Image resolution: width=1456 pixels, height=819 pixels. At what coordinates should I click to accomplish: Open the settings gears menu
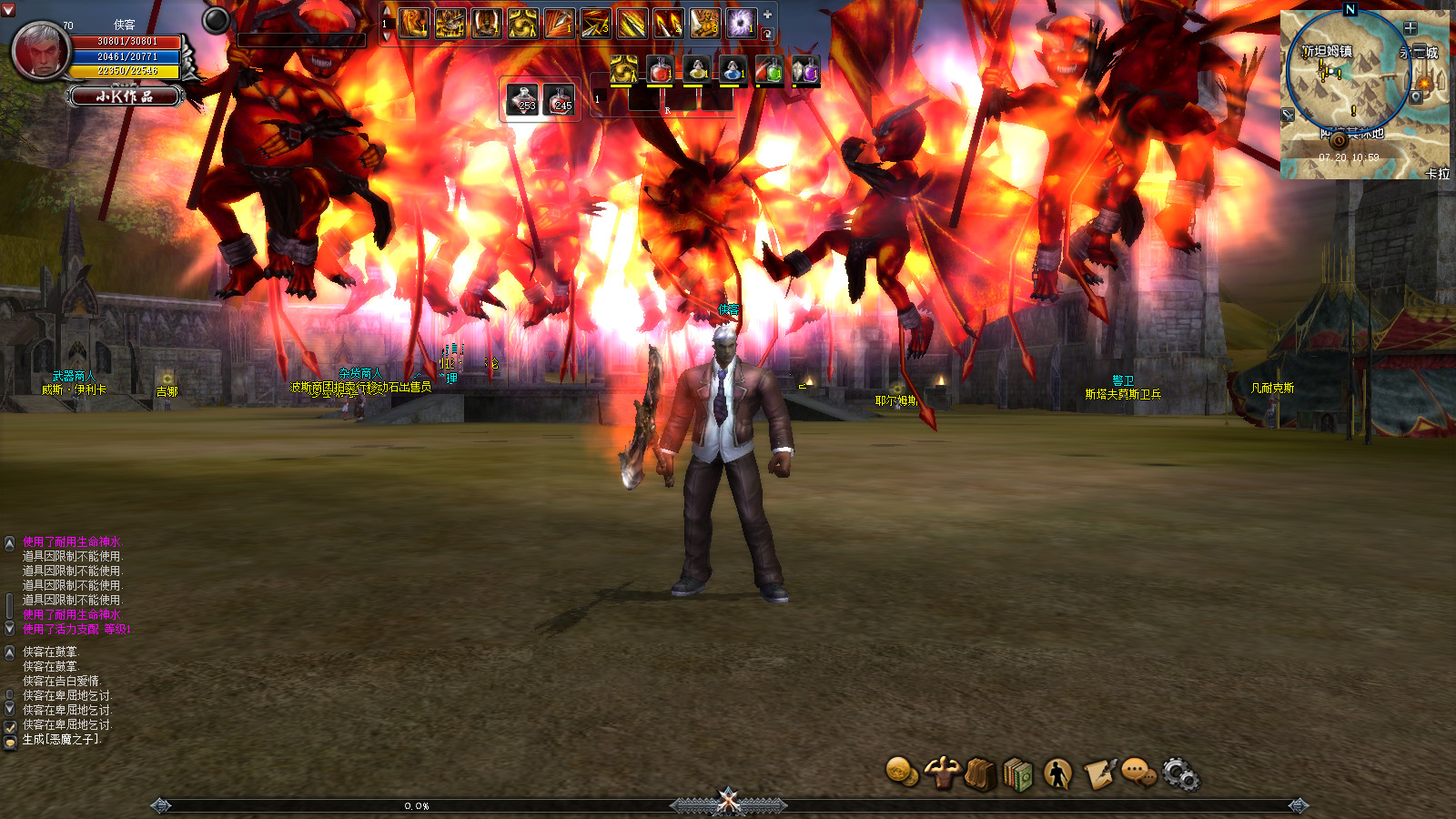coord(1180,774)
